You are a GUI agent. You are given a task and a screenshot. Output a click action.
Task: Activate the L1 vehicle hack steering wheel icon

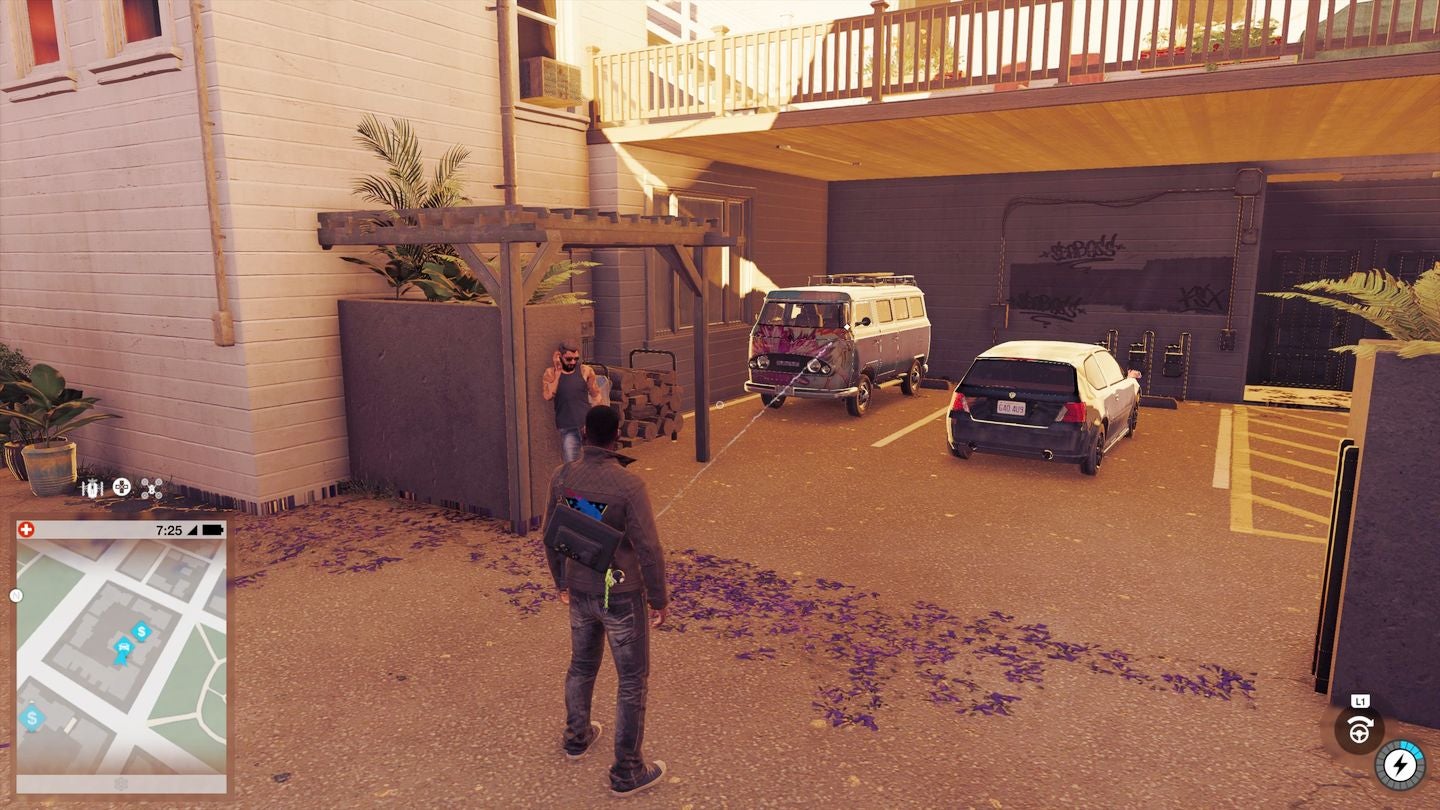click(1360, 730)
